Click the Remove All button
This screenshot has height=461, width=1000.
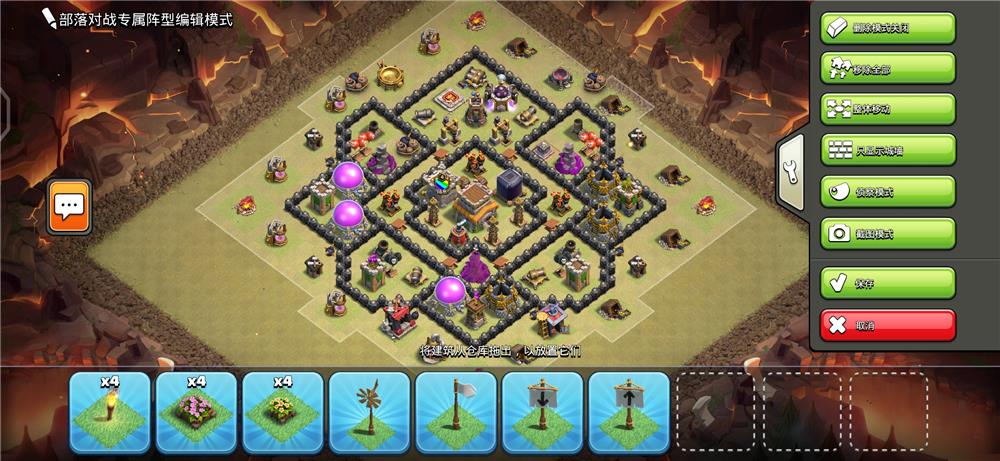pos(887,69)
